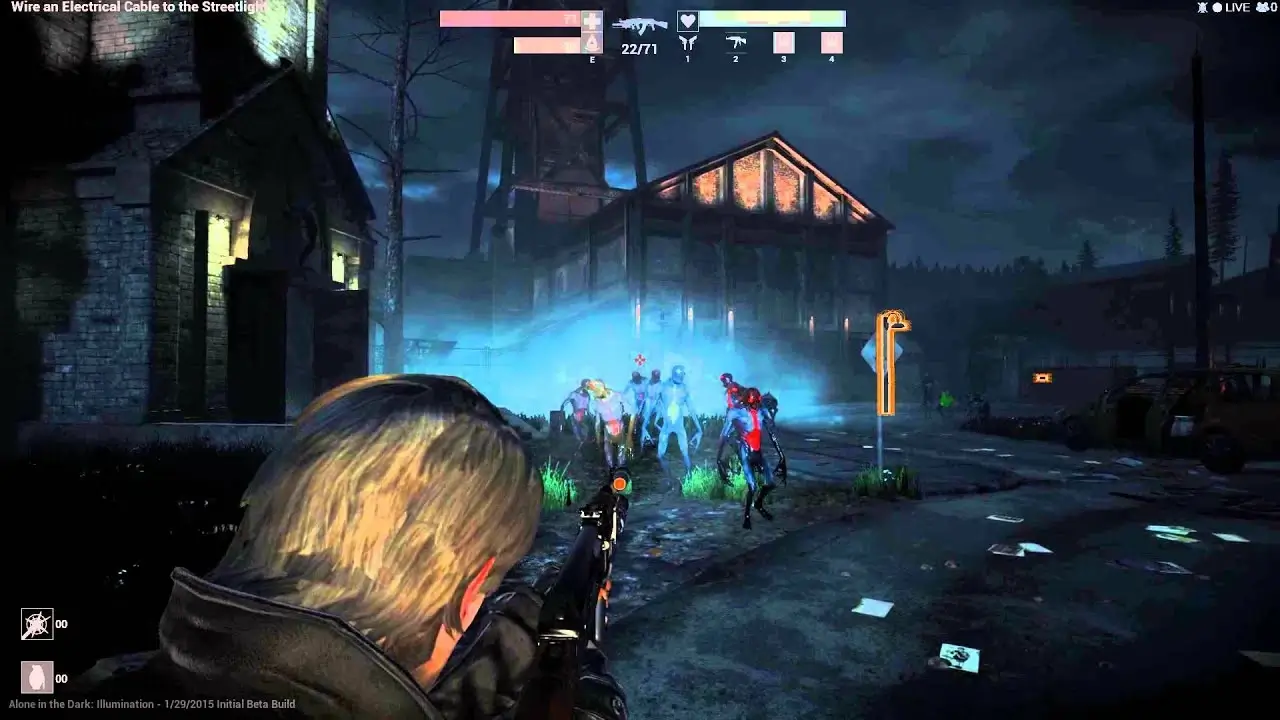Click the heart icon in slot 1
The width and height of the screenshot is (1280, 720).
tap(687, 22)
